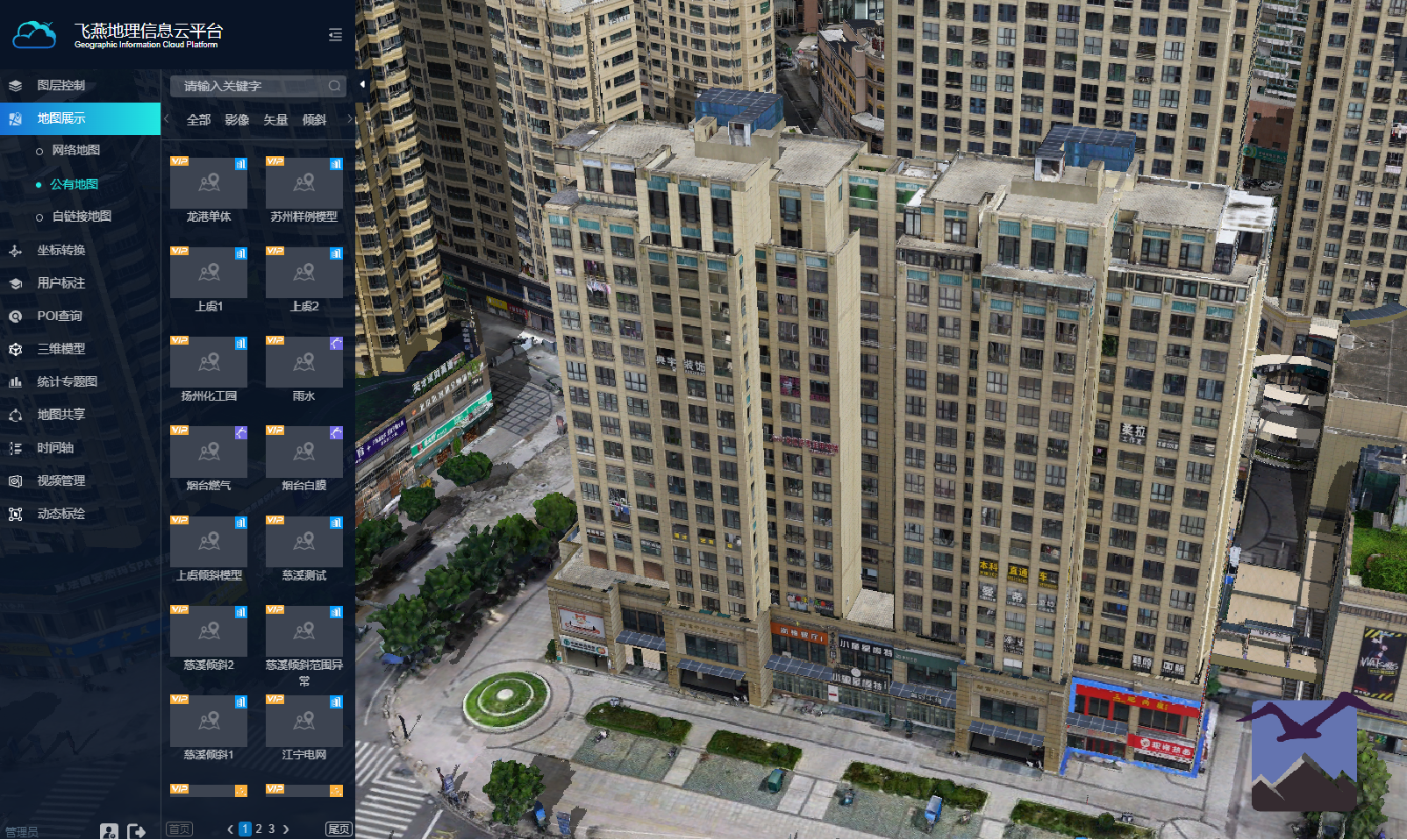Load the 苏州样例模型 map thumbnail

(304, 183)
